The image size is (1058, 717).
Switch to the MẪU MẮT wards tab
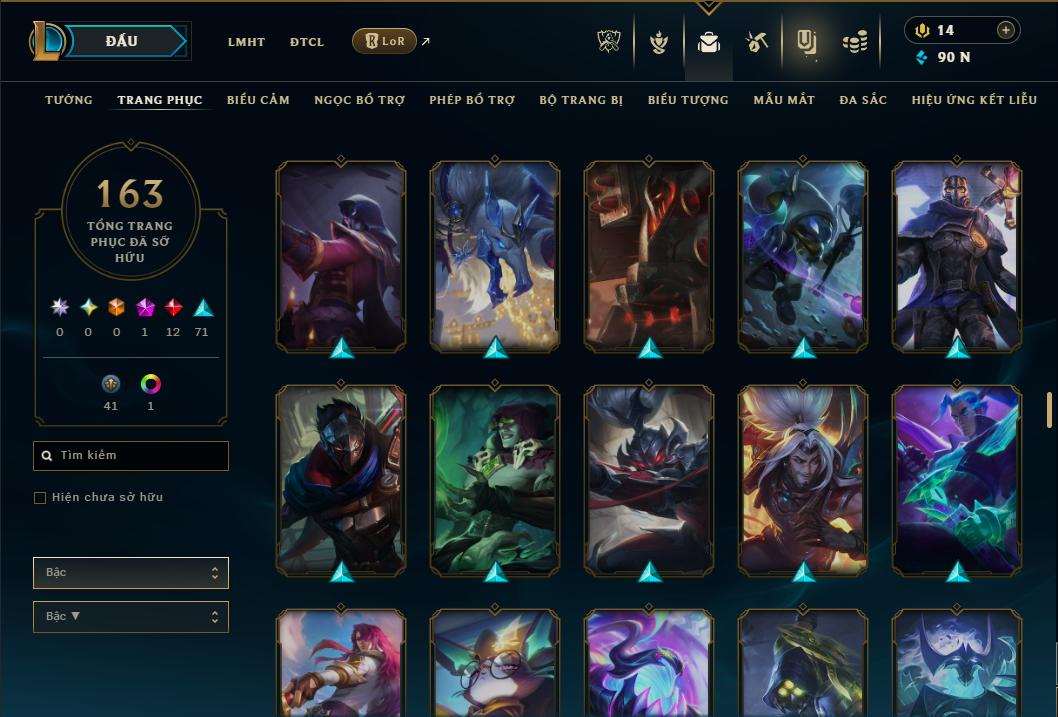point(784,100)
